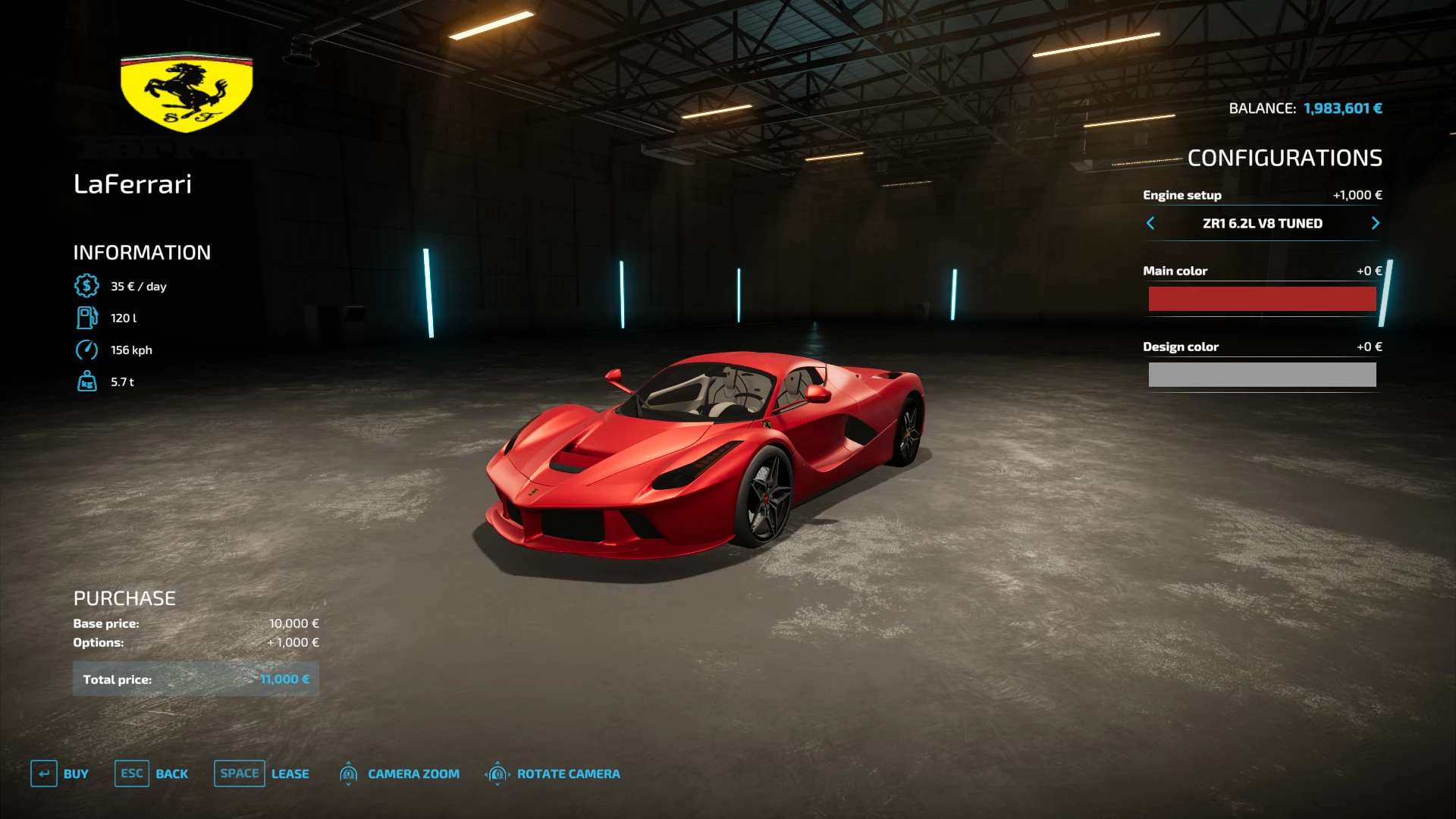Open the grey design color swatch
This screenshot has height=819, width=1456.
1262,375
